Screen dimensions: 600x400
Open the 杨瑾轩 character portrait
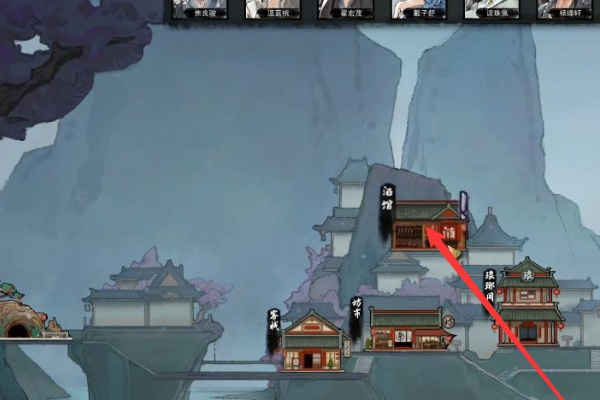[x=562, y=9]
